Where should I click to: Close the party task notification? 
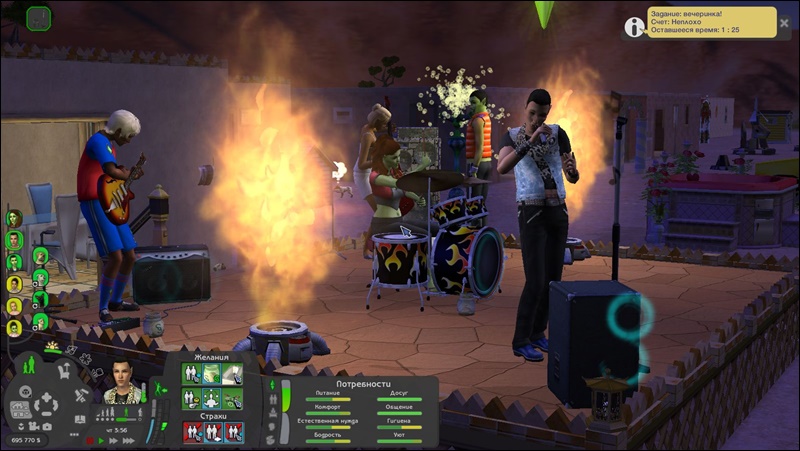click(783, 23)
